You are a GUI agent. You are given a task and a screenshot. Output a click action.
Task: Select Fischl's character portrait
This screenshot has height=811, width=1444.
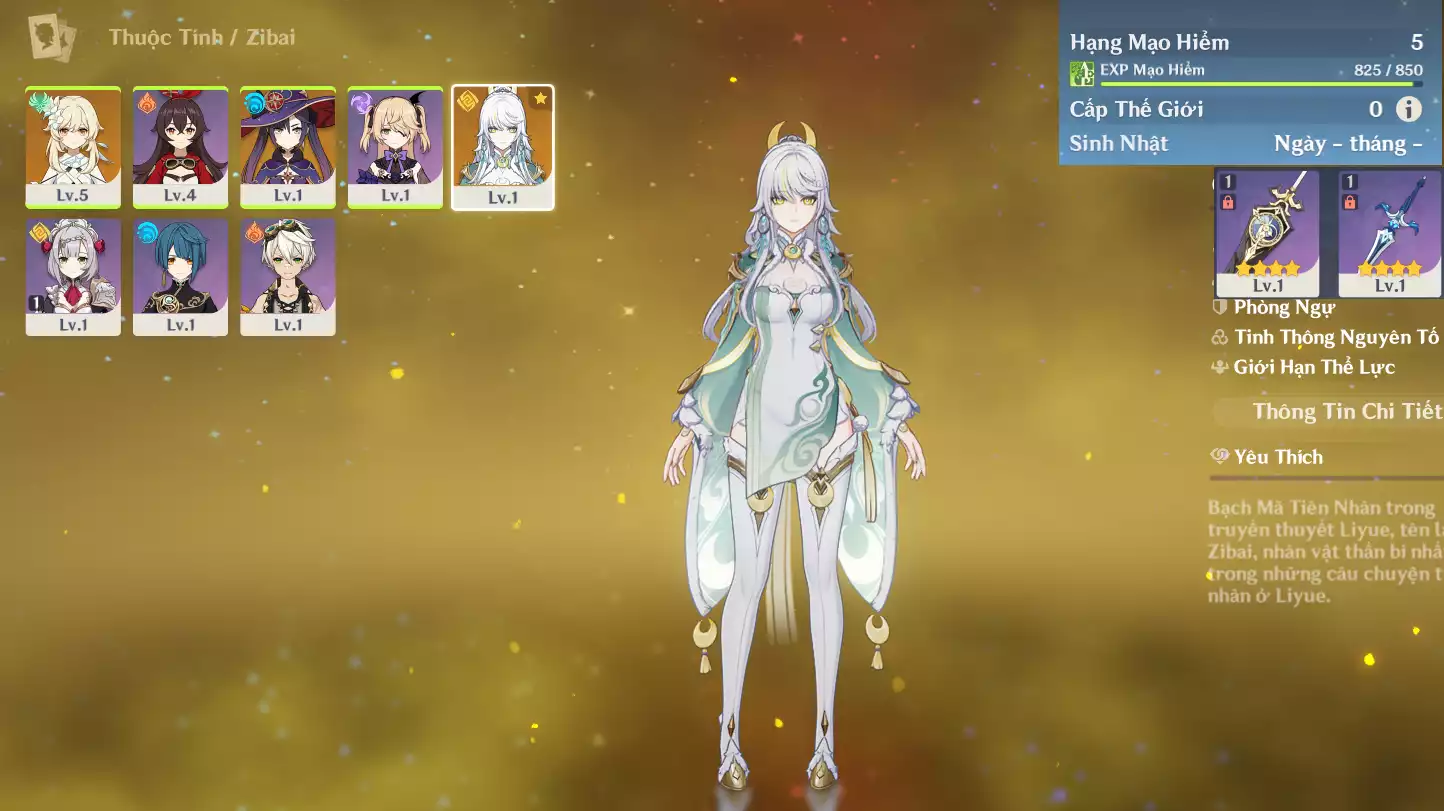[x=395, y=147]
